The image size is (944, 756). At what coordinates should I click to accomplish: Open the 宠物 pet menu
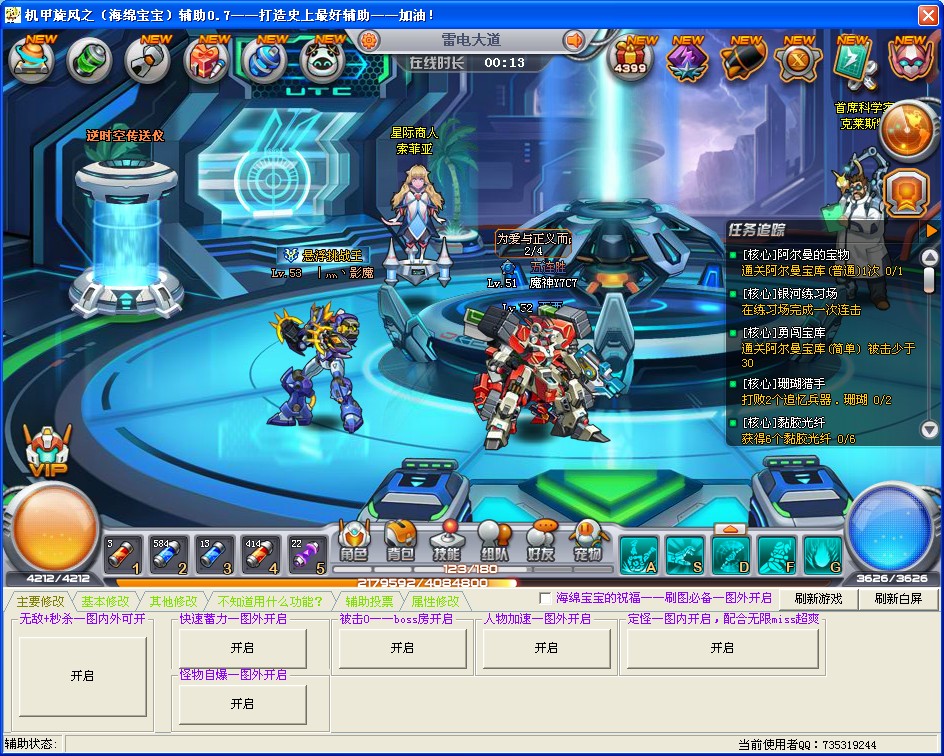point(588,541)
